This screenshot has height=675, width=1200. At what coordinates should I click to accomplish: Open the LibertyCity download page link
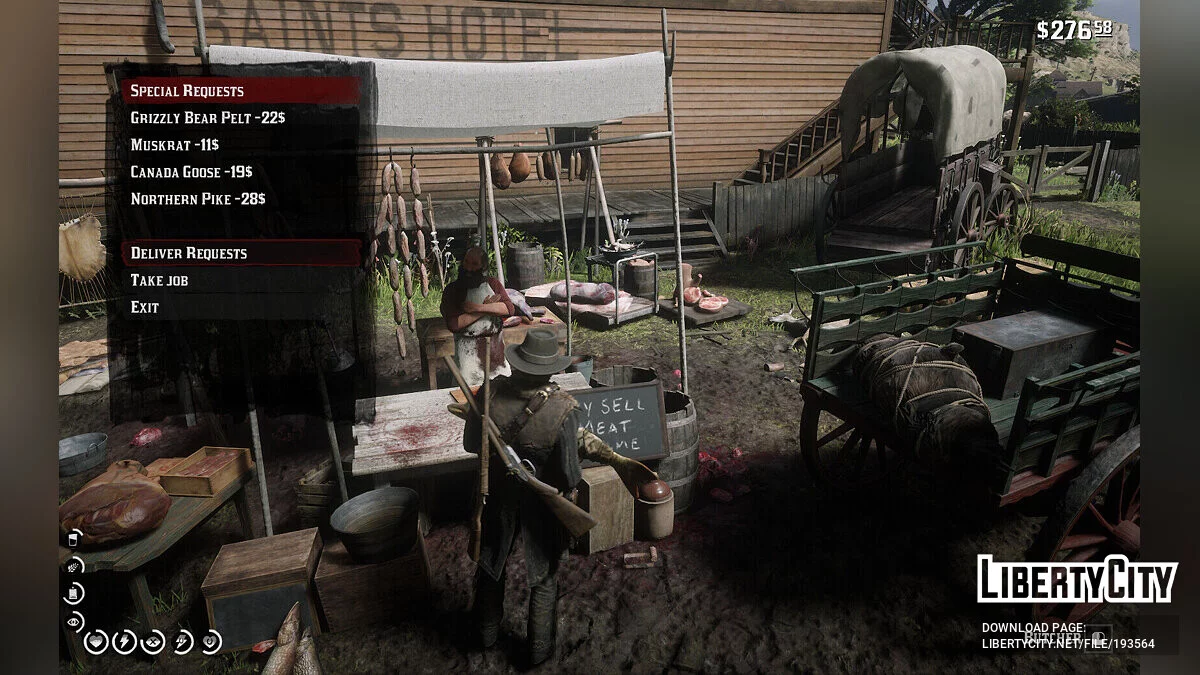coord(1067,644)
